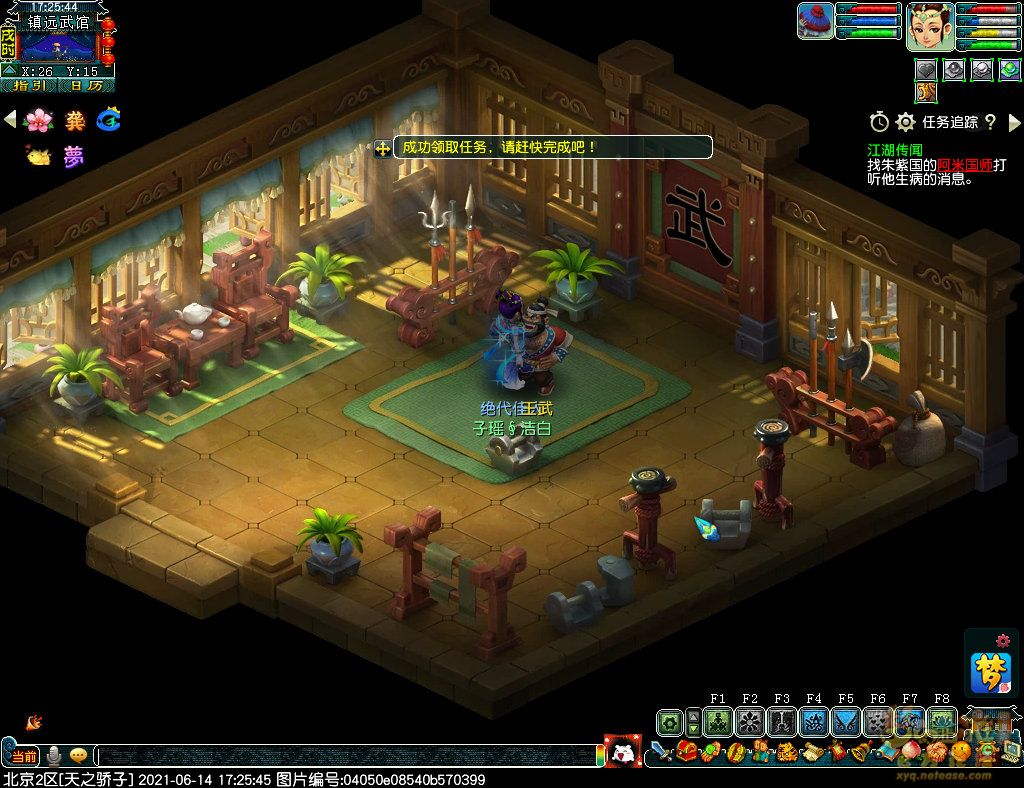Open the 指引 guide button
The height and width of the screenshot is (788, 1024).
[29, 86]
